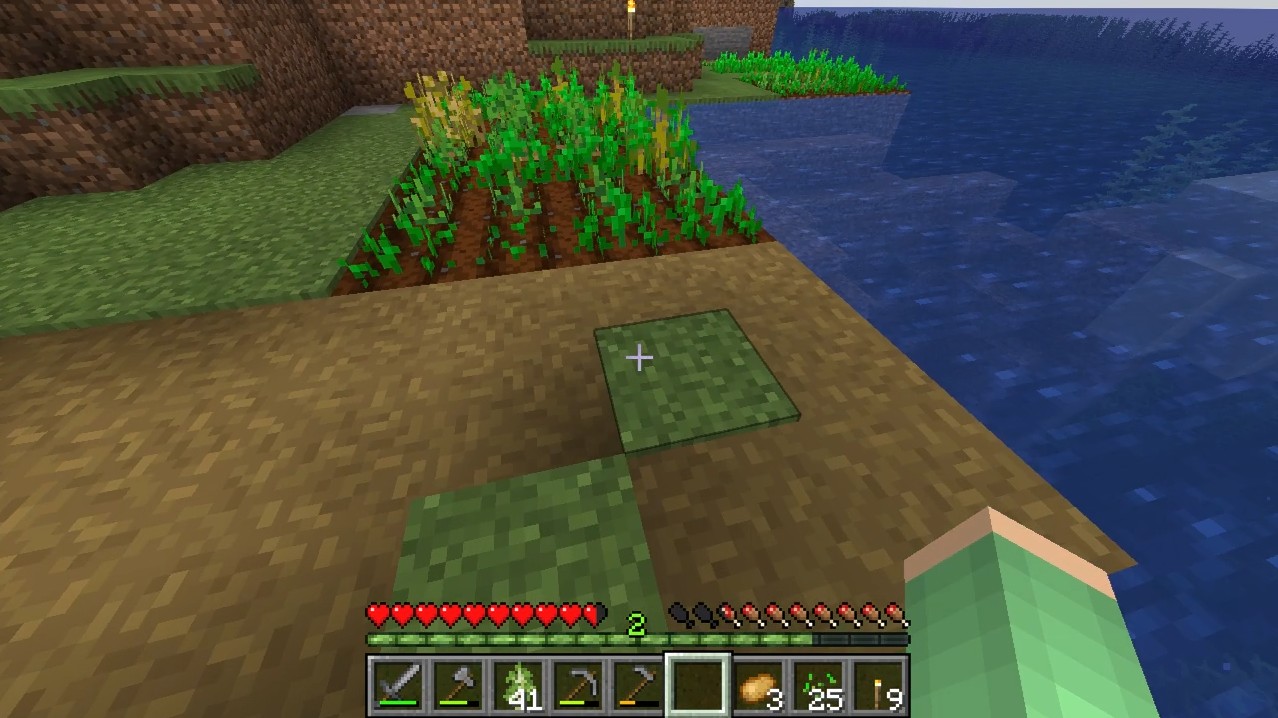Select the torch hotbar slot

click(878, 685)
